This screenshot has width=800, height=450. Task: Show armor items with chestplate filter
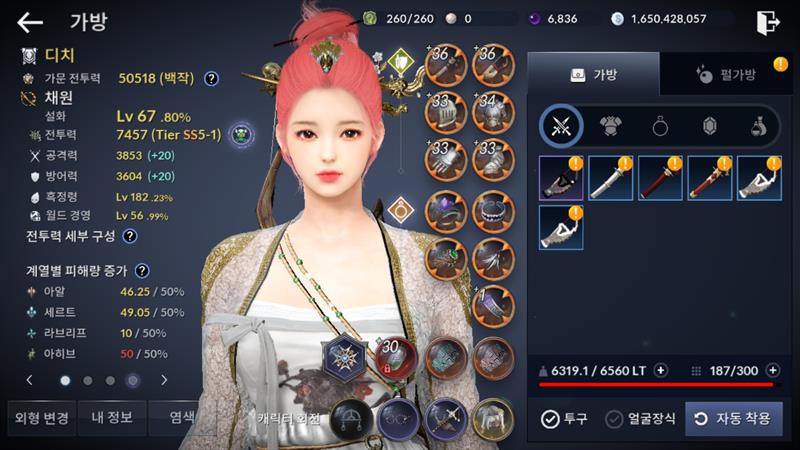click(x=611, y=126)
